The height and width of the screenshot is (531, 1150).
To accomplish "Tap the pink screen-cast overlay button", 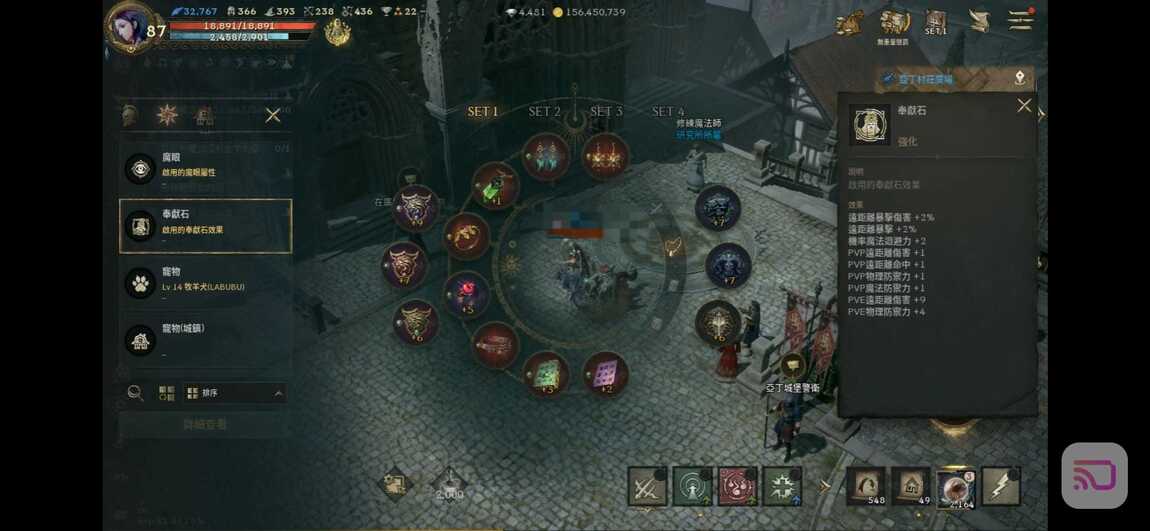I will [1094, 476].
